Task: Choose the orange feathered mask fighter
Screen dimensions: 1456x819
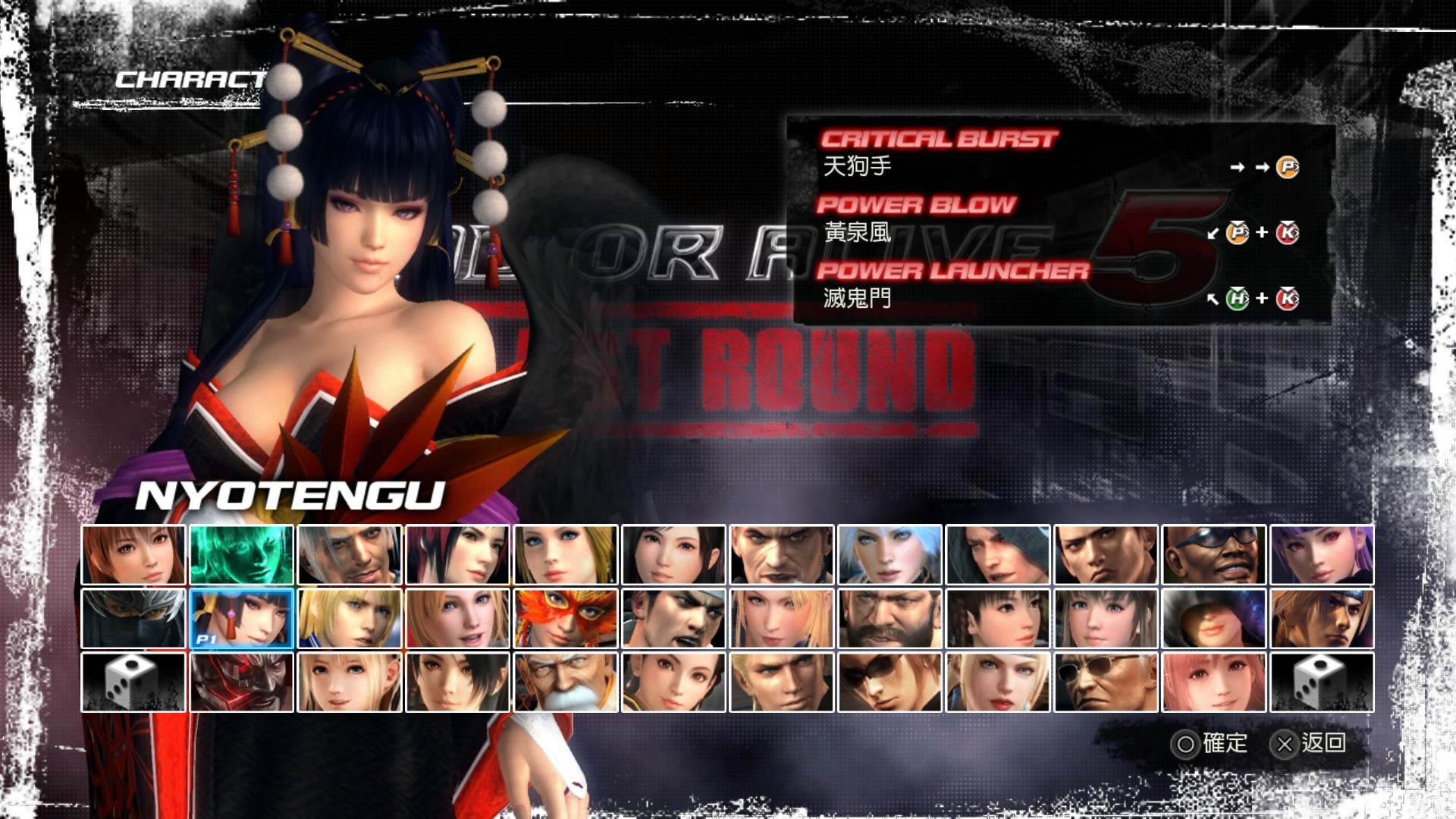Action: click(x=566, y=618)
